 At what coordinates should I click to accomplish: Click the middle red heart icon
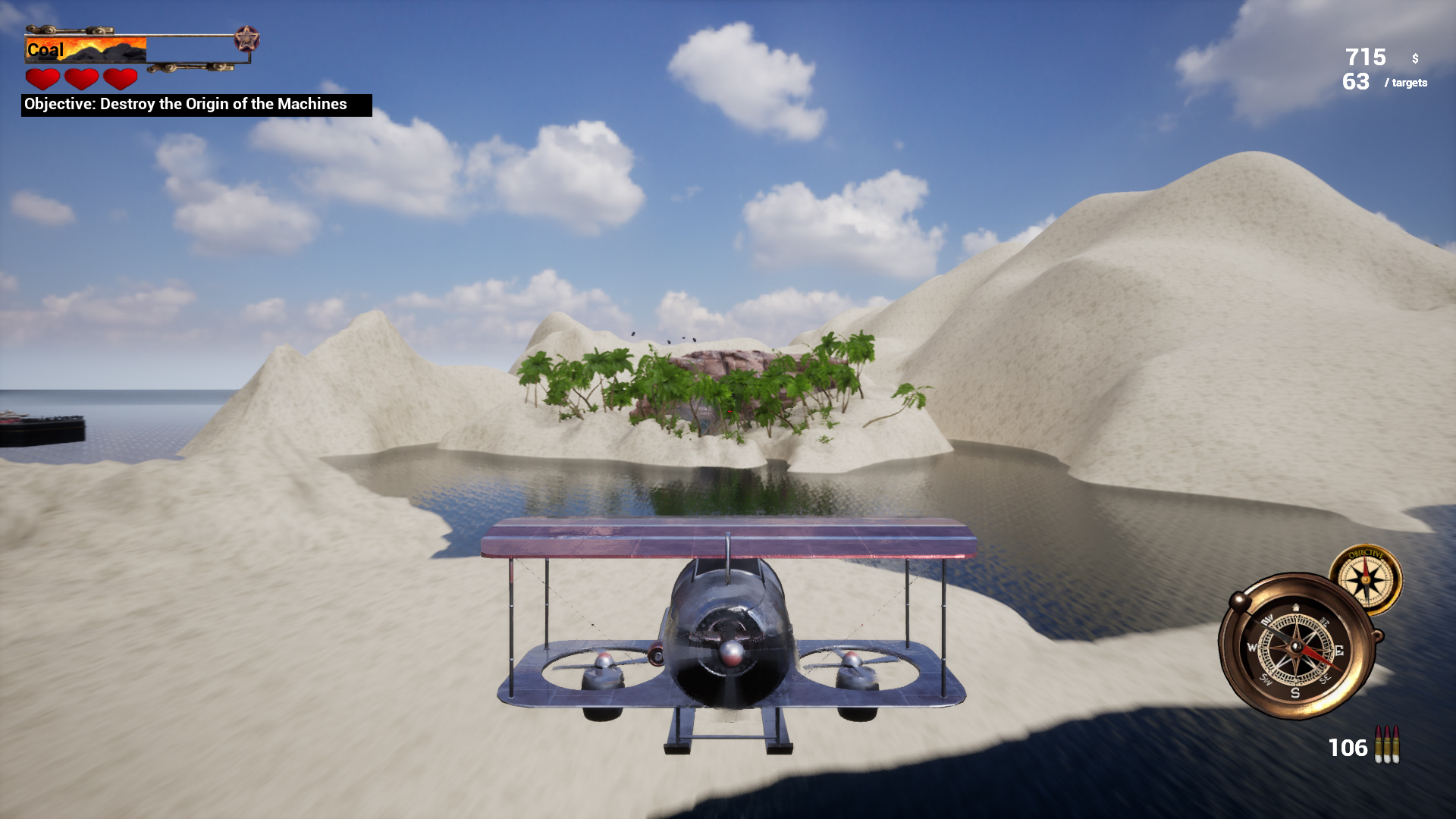point(82,78)
